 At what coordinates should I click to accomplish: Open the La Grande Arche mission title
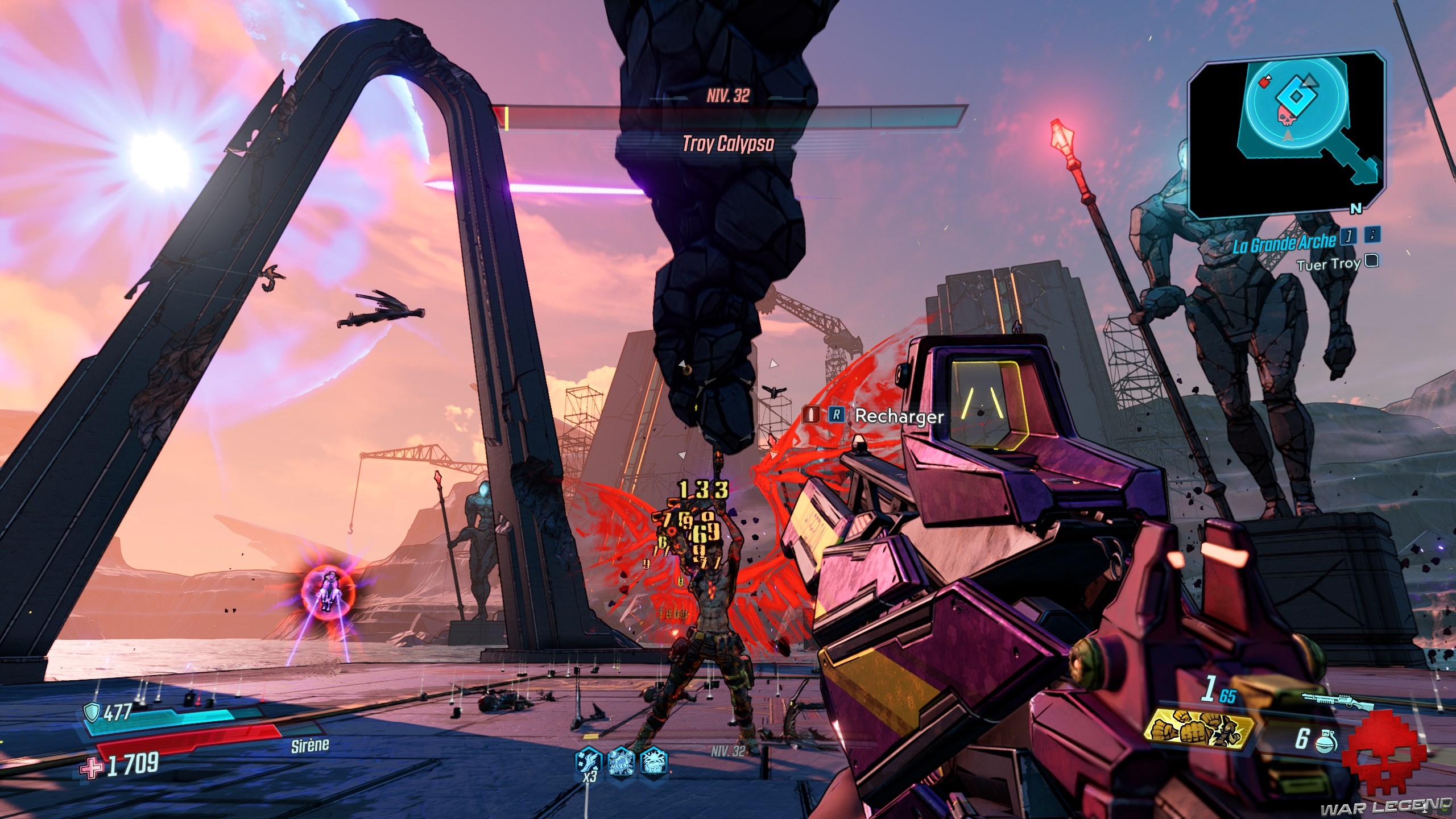[x=1284, y=242]
